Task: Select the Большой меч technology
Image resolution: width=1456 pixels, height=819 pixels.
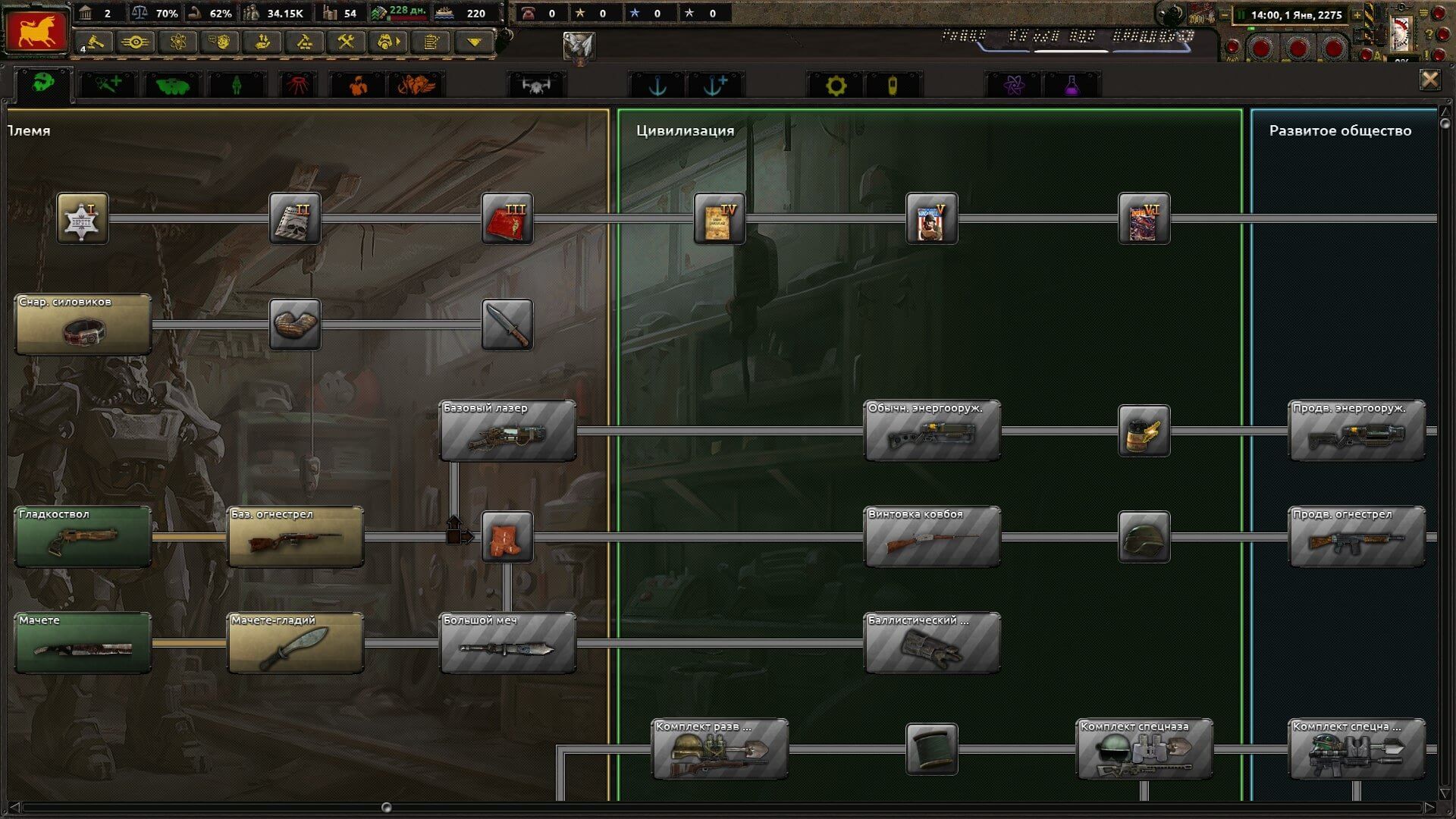Action: [x=507, y=643]
